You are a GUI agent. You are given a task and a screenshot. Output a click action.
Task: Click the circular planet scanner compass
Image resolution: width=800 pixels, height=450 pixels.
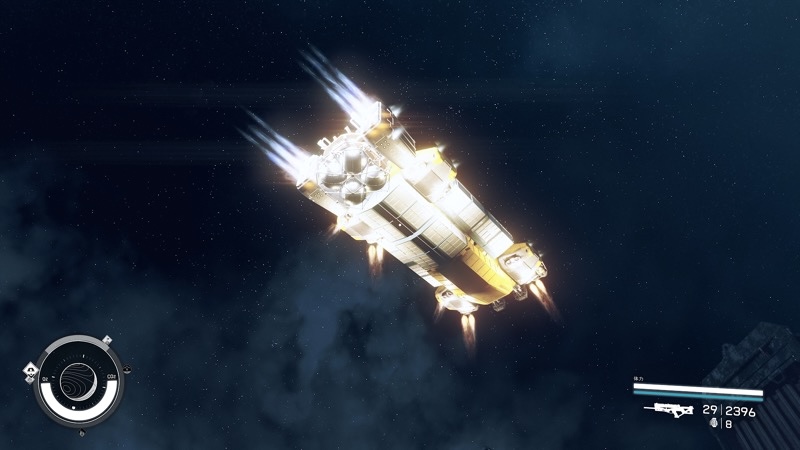77,379
